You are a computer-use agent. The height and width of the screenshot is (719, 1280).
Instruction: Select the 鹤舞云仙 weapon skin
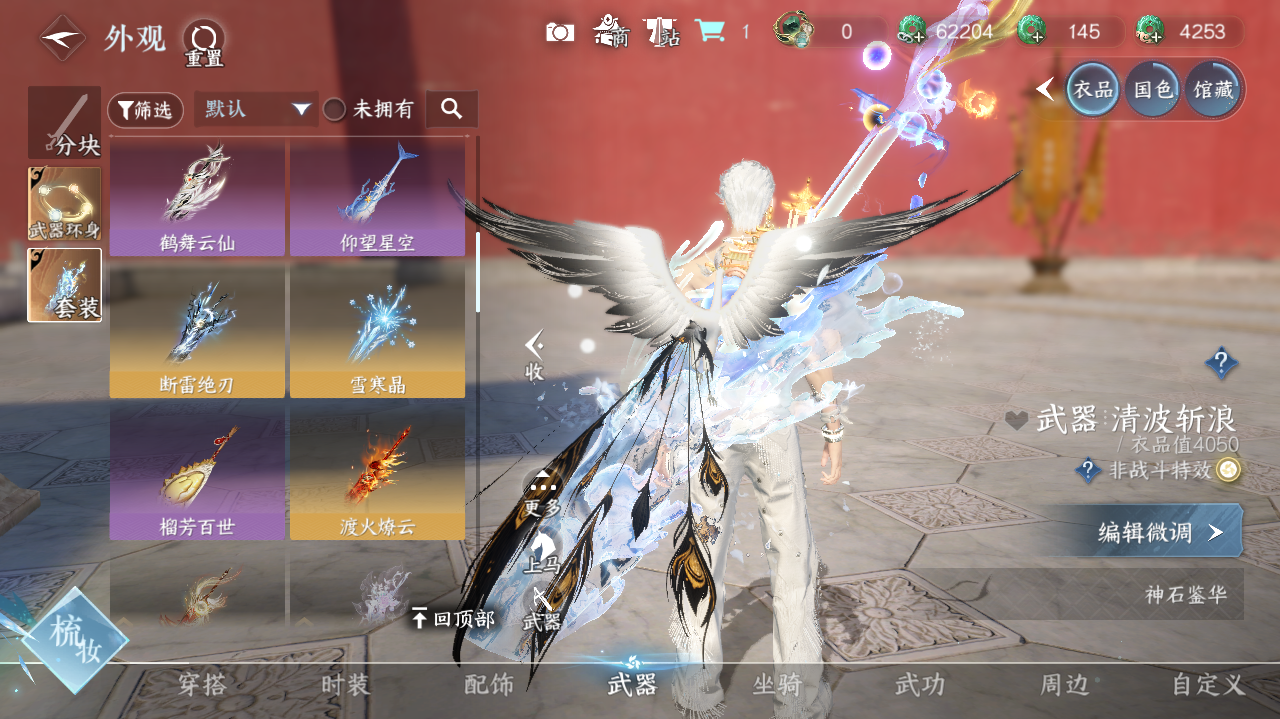coord(197,197)
